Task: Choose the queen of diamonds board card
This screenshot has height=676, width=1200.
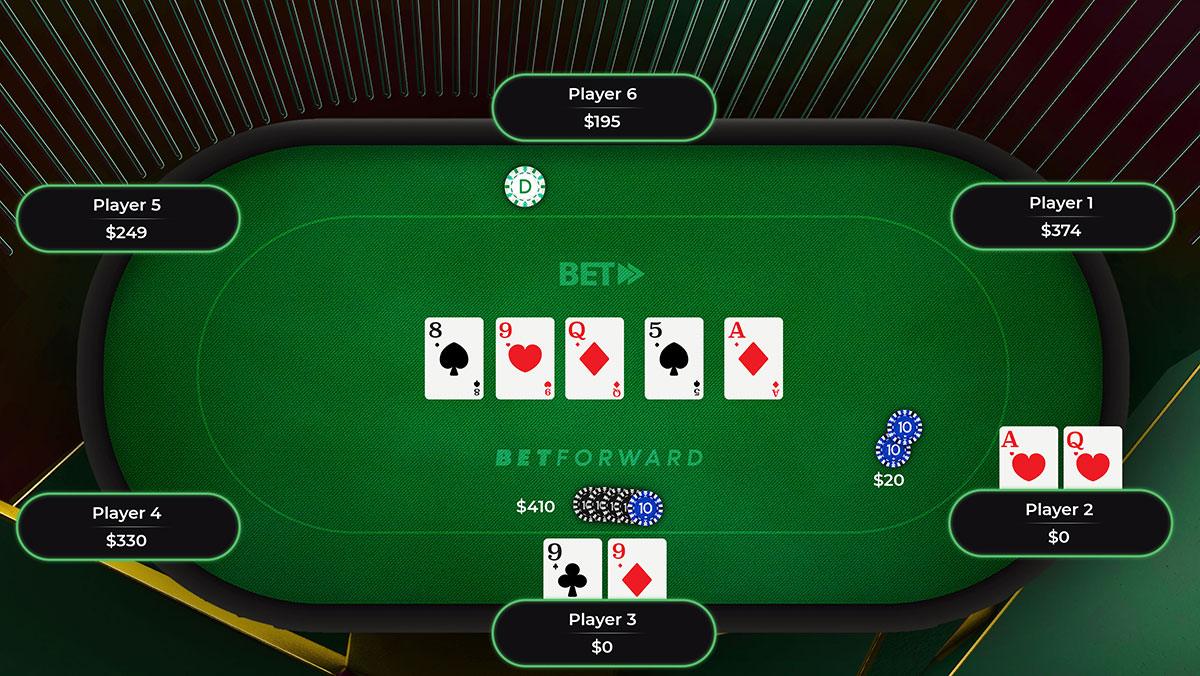Action: point(594,358)
